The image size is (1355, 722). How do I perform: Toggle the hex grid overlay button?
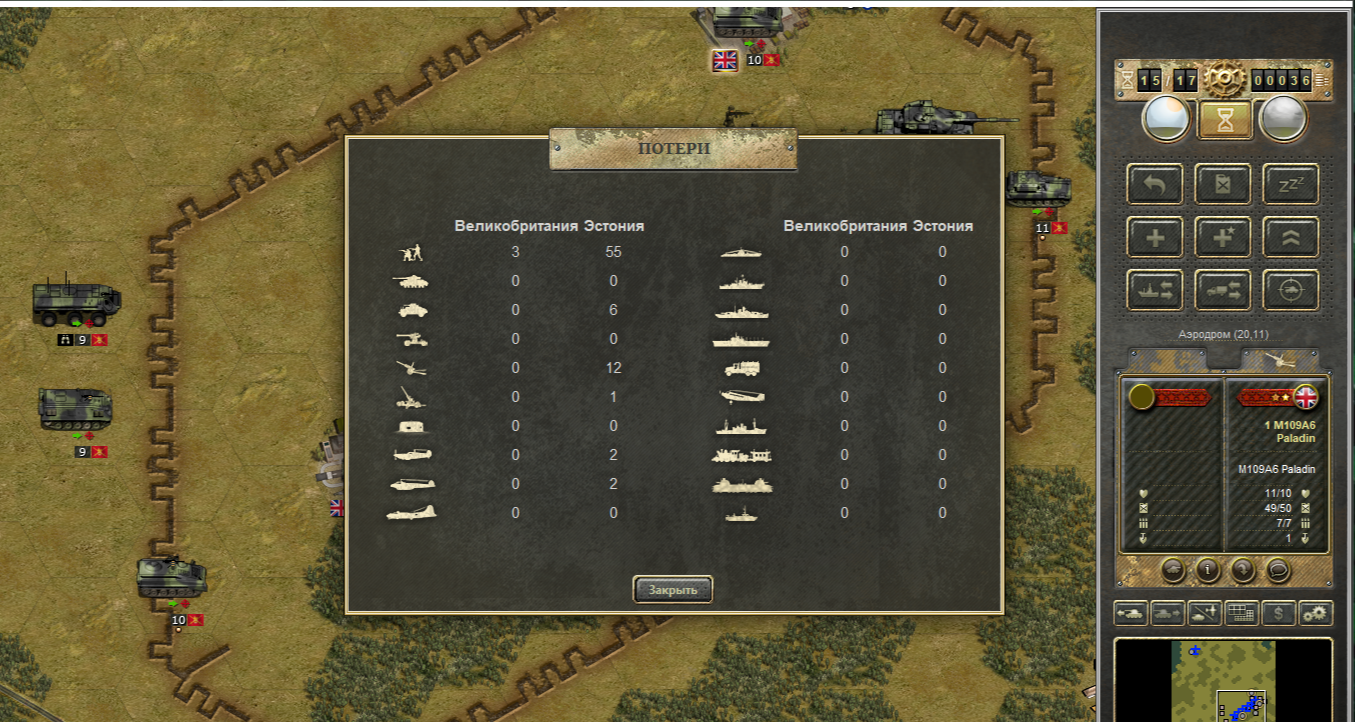point(1241,613)
